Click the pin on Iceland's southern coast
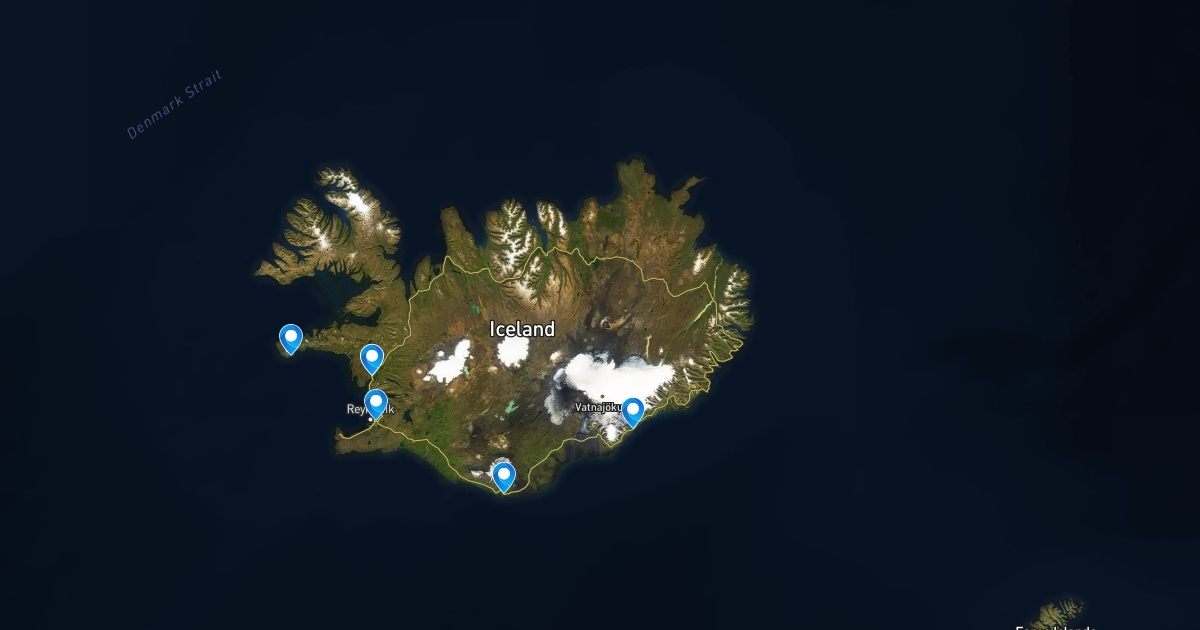Viewport: 1200px width, 630px height. [504, 475]
